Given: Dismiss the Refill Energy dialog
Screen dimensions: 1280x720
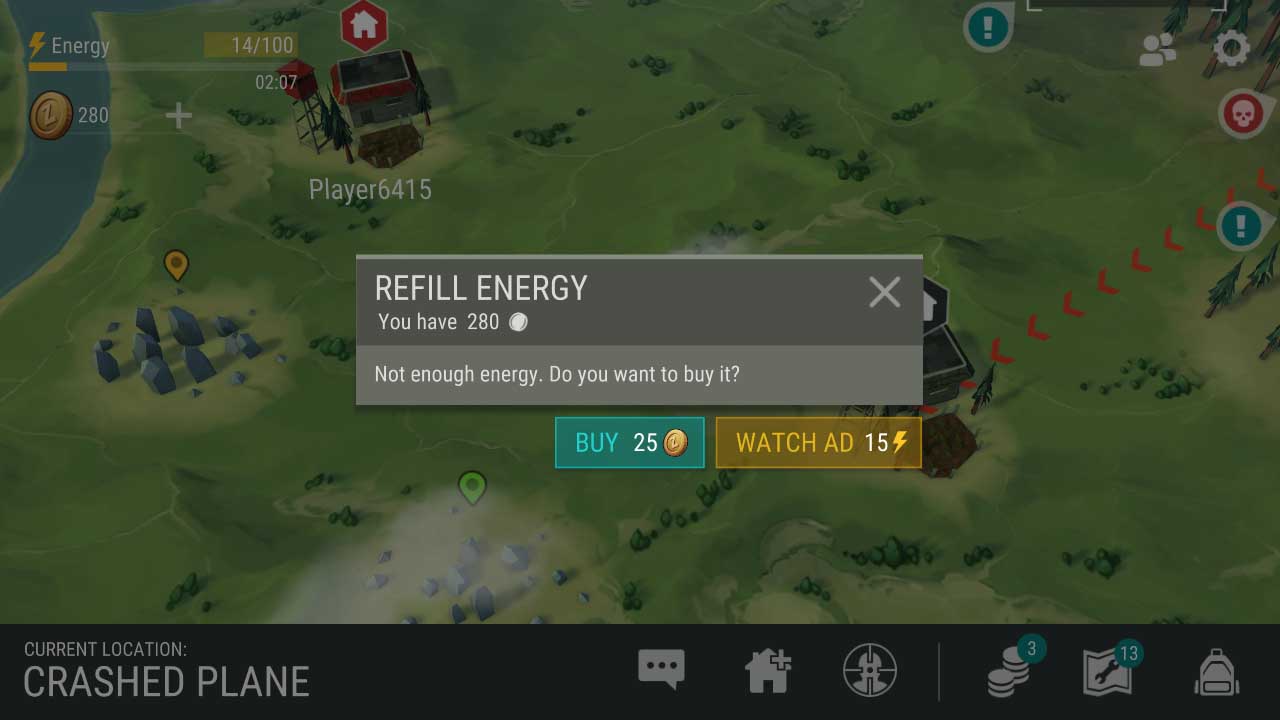Looking at the screenshot, I should click(x=884, y=292).
